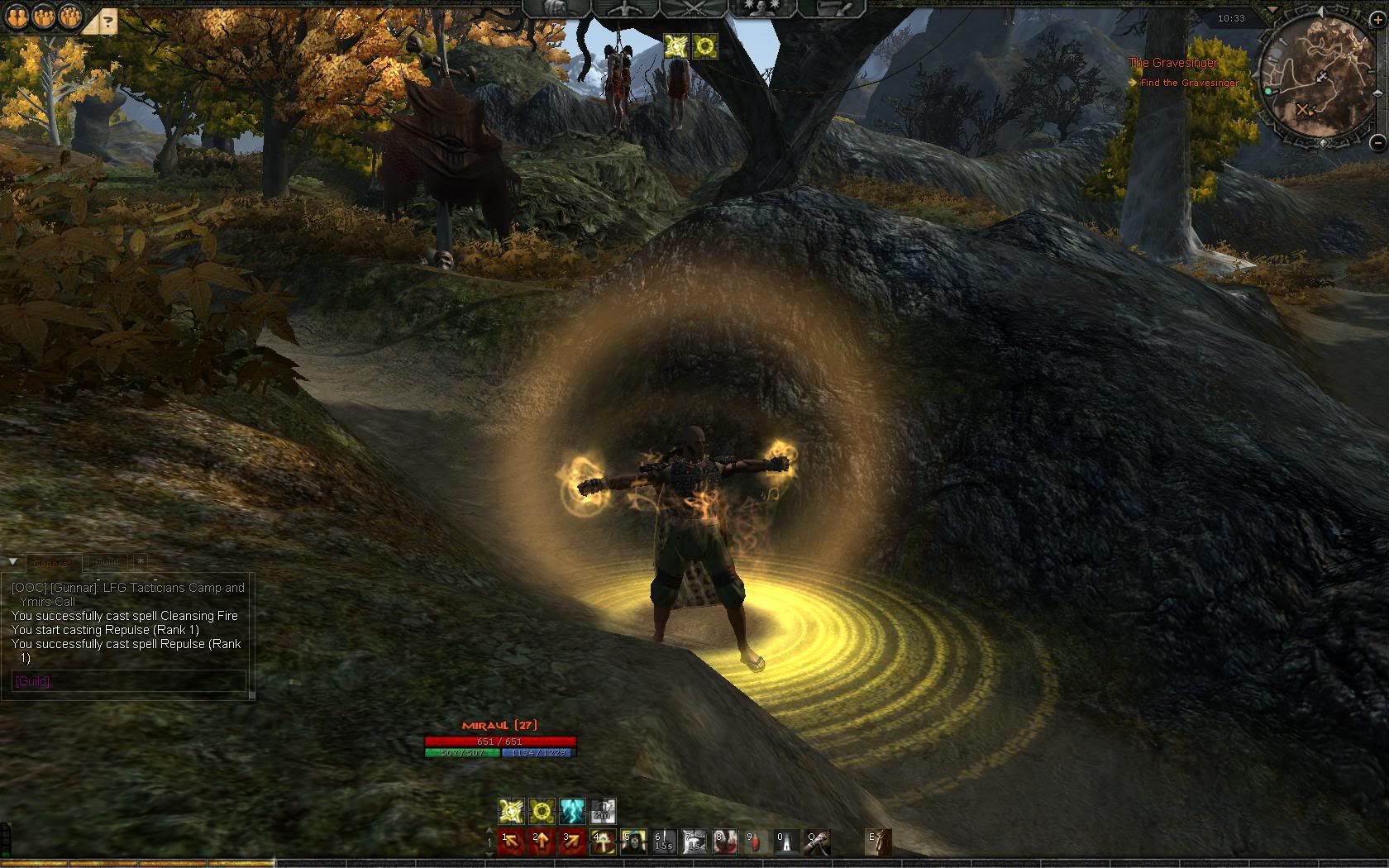This screenshot has height=868, width=1389.
Task: Use the upward attack arrow in slot 2
Action: coord(542,842)
